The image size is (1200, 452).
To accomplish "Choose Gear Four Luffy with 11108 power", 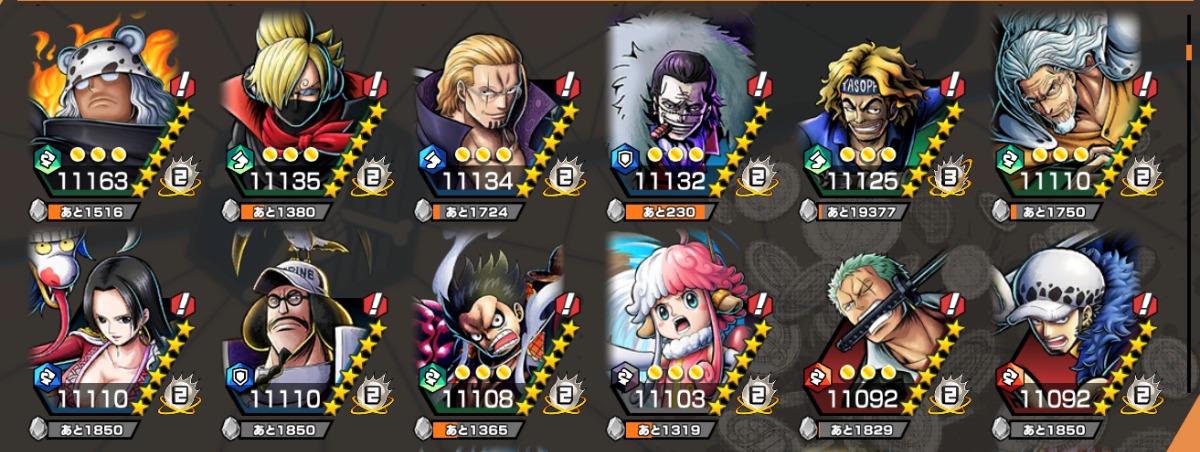I will click(x=489, y=318).
